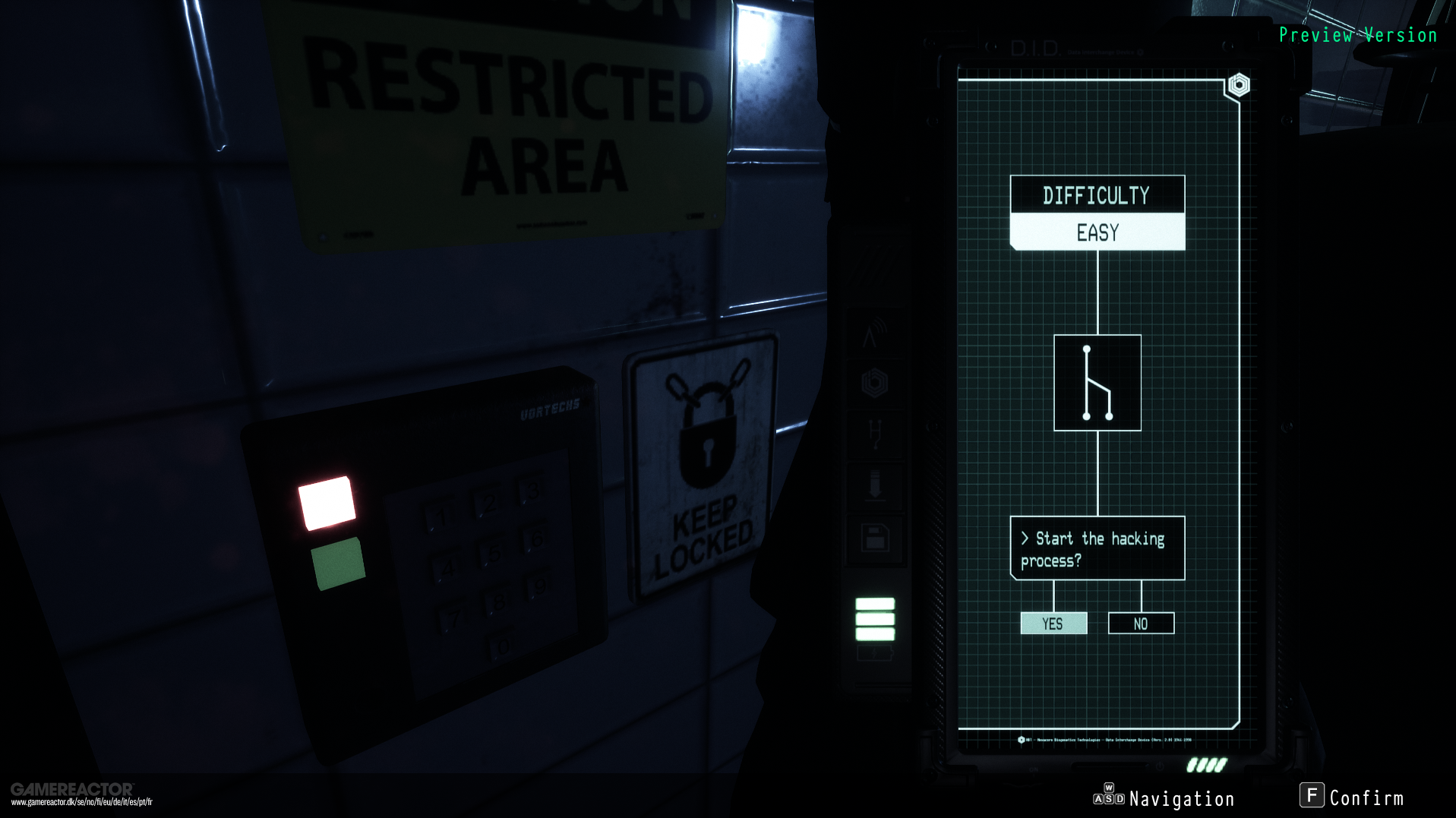This screenshot has width=1456, height=818.
Task: Select the floppy disk save icon
Action: point(875,538)
